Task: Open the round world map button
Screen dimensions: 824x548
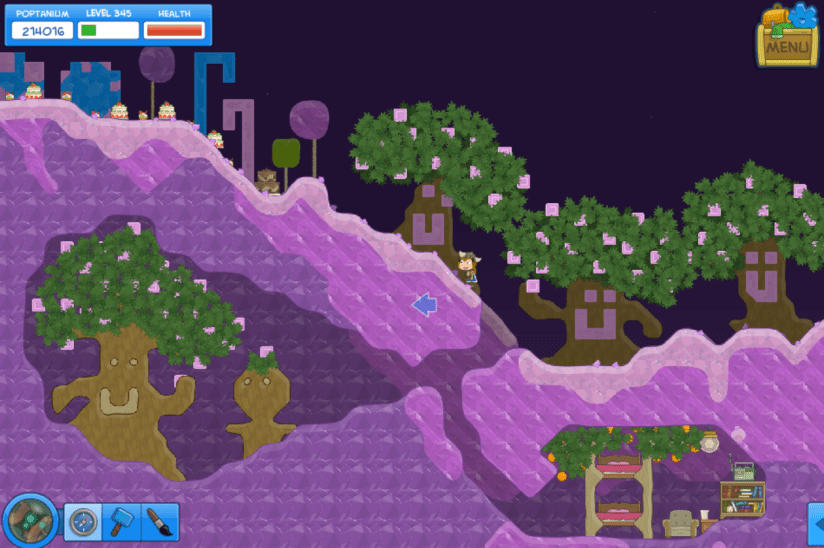Action: pyautogui.click(x=30, y=519)
